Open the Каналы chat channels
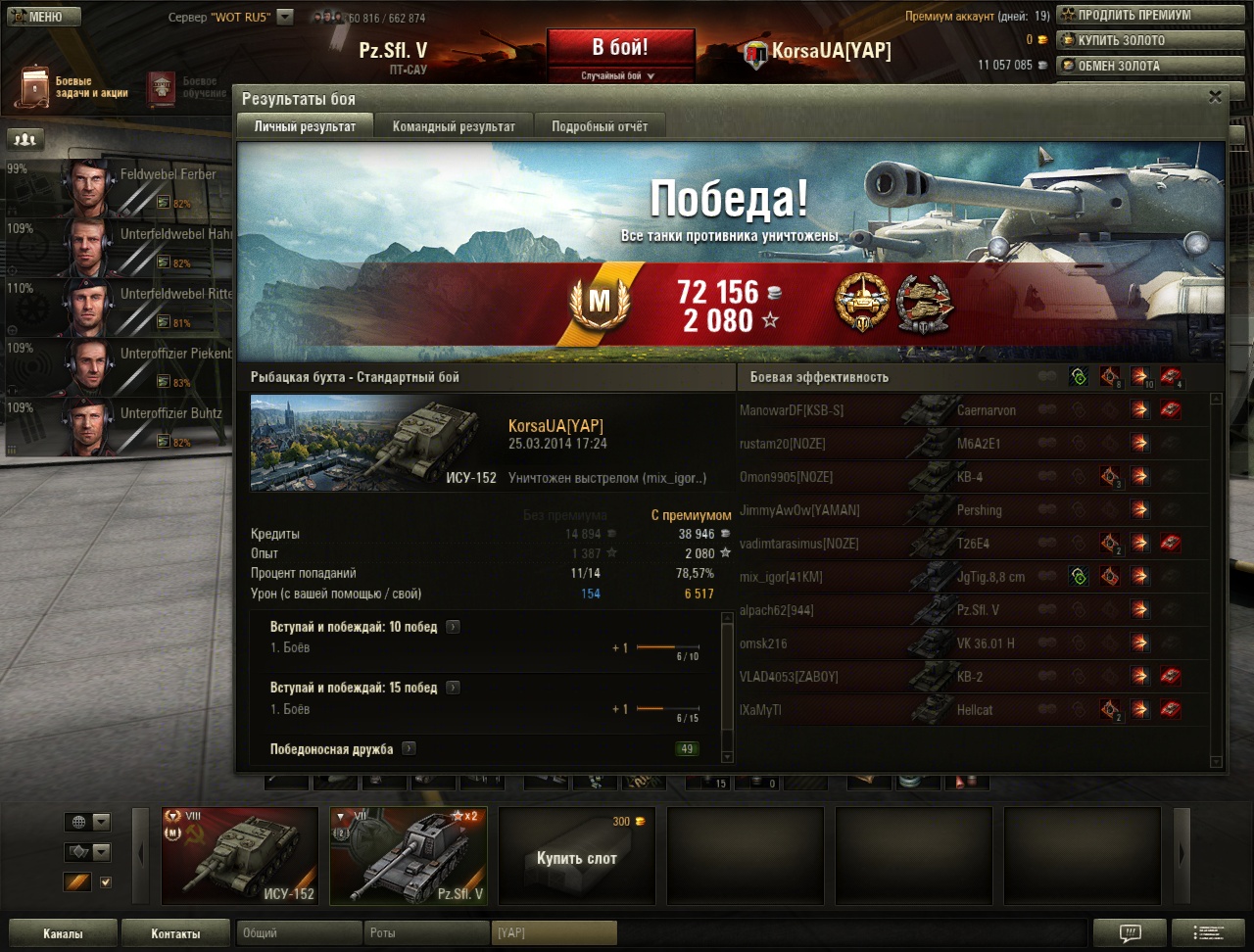Image resolution: width=1254 pixels, height=952 pixels. (63, 933)
